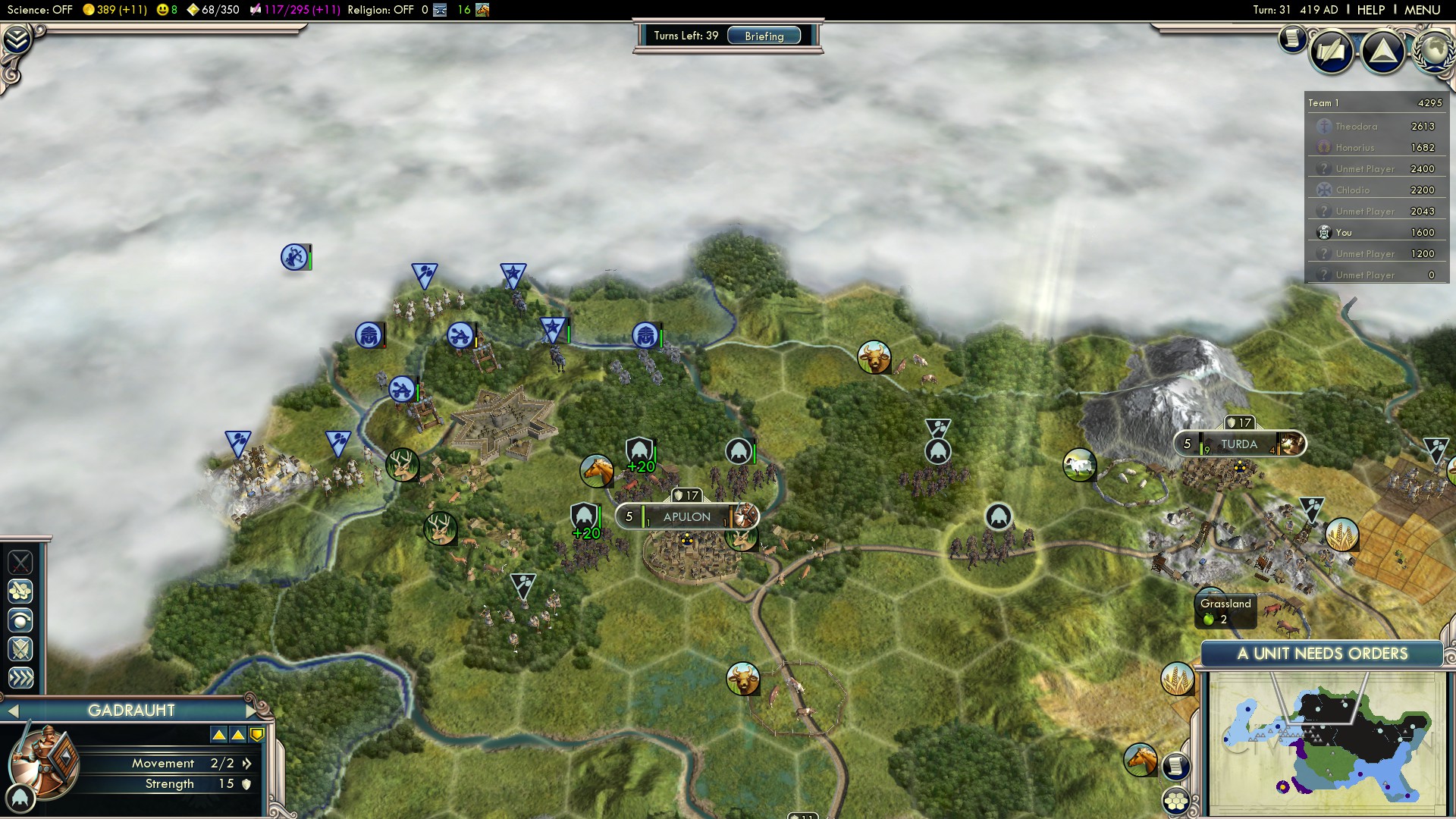Open the diplomacy globe button
The width and height of the screenshot is (1456, 819).
click(x=1433, y=51)
